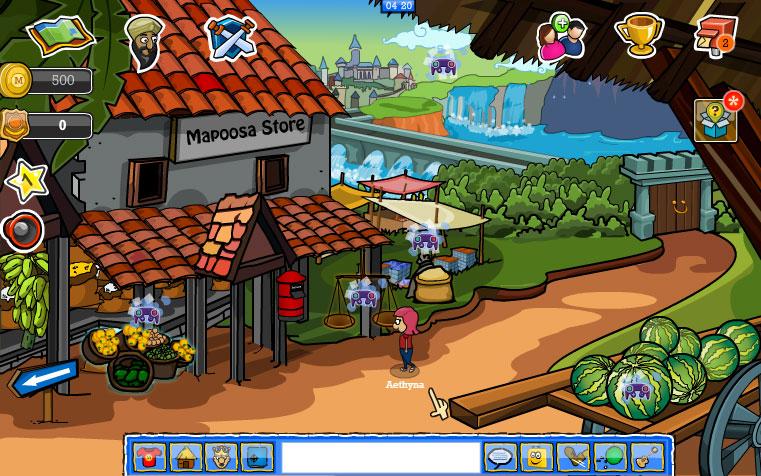Click the gold coin balance icon
The height and width of the screenshot is (476, 761).
pyautogui.click(x=16, y=79)
